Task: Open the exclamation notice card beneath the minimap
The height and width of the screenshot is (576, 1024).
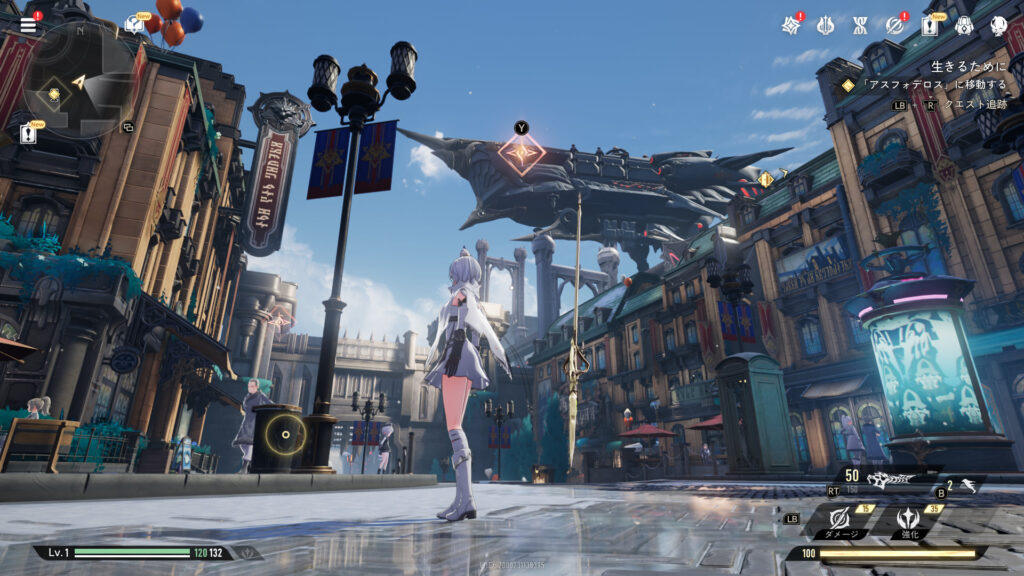Action: pyautogui.click(x=28, y=133)
